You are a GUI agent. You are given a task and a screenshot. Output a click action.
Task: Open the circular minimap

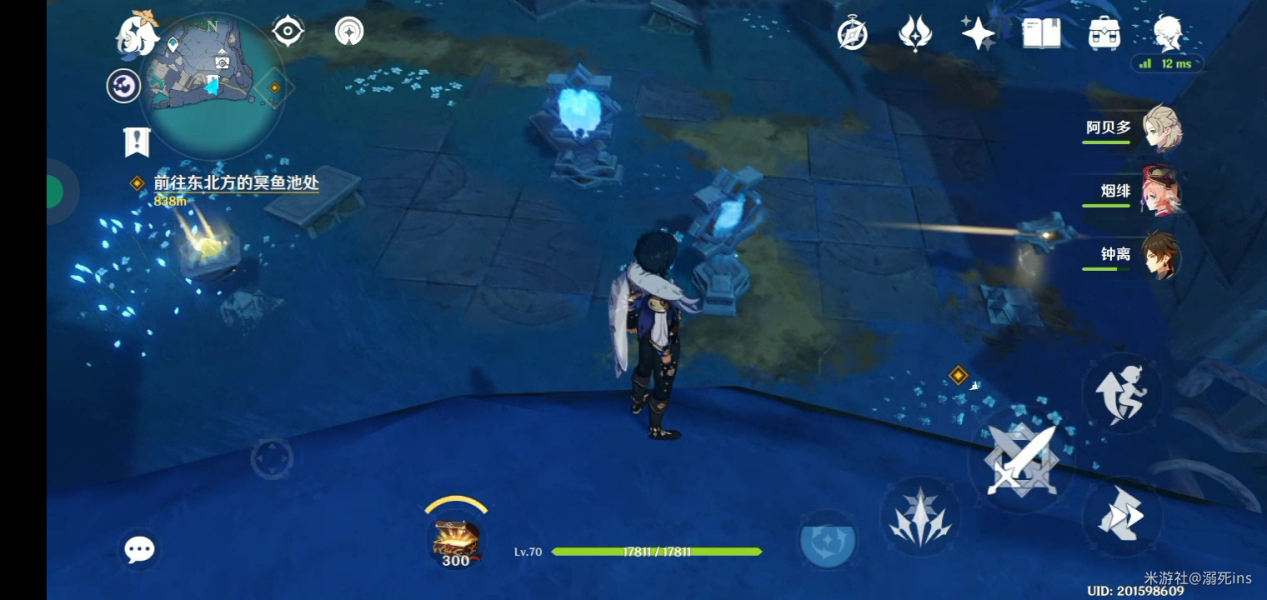(210, 85)
